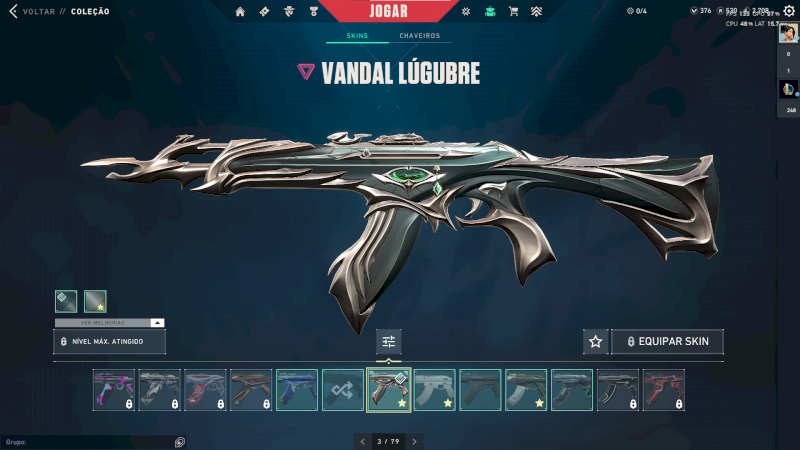800x450 pixels.
Task: Go back with the Voltar arrow
Action: (14, 12)
